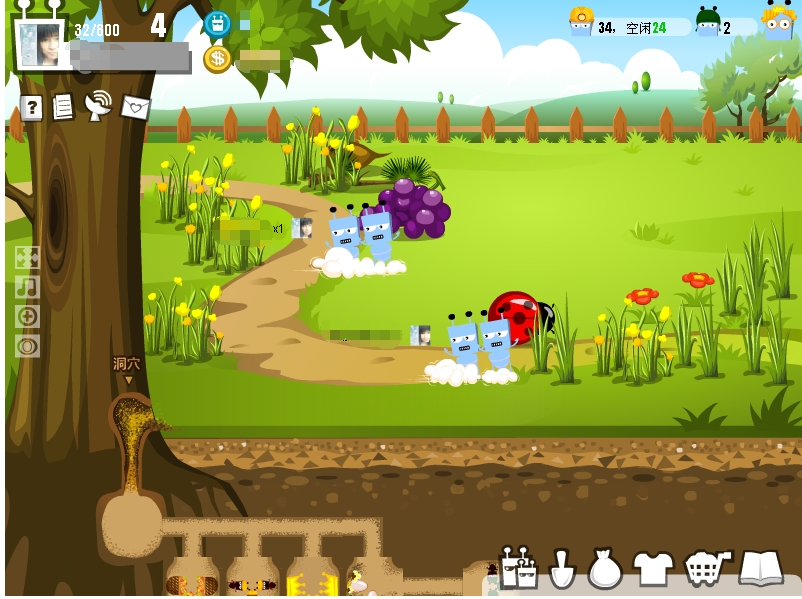The height and width of the screenshot is (599, 802).
Task: Open the shopping cart store
Action: pos(707,568)
